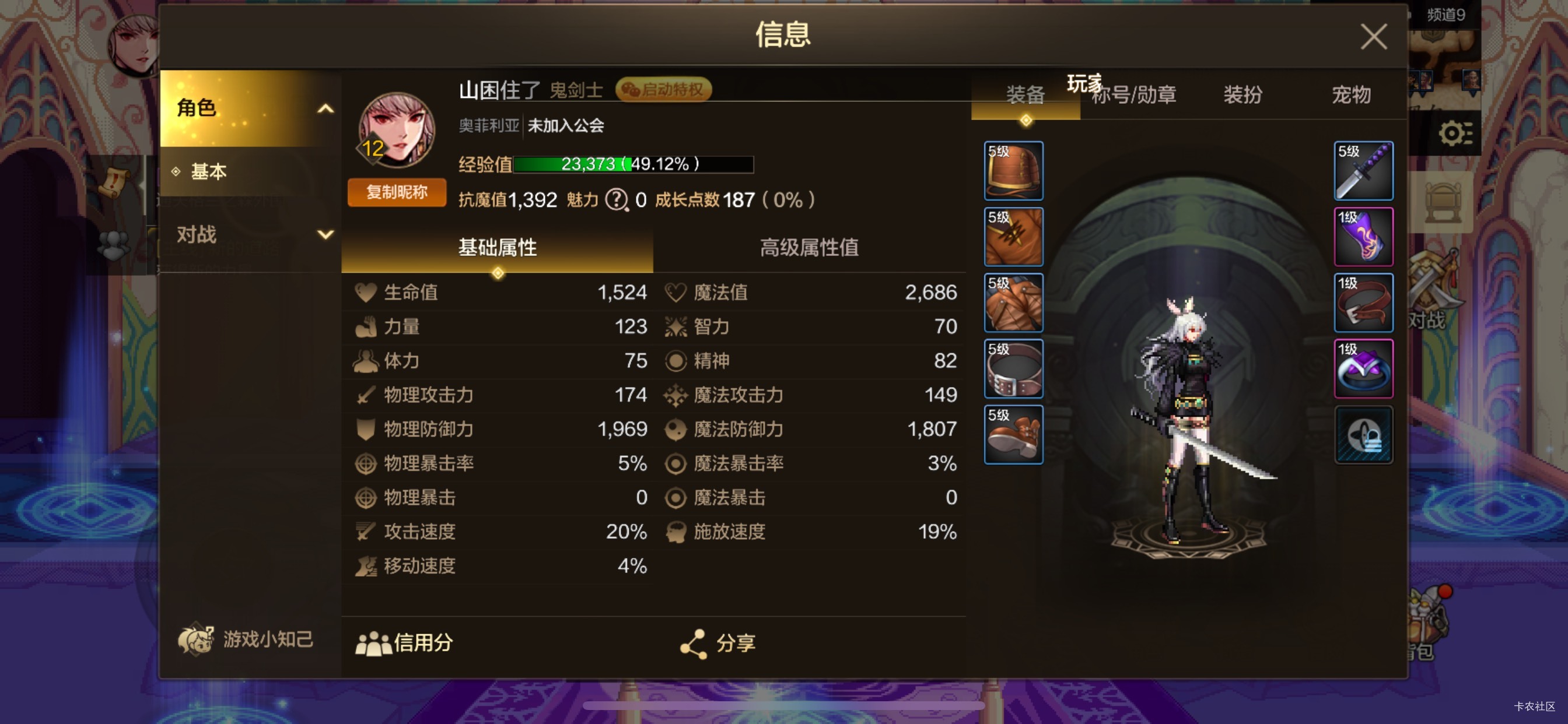Tap the 分享 share button
Viewport: 1568px width, 724px height.
[718, 642]
